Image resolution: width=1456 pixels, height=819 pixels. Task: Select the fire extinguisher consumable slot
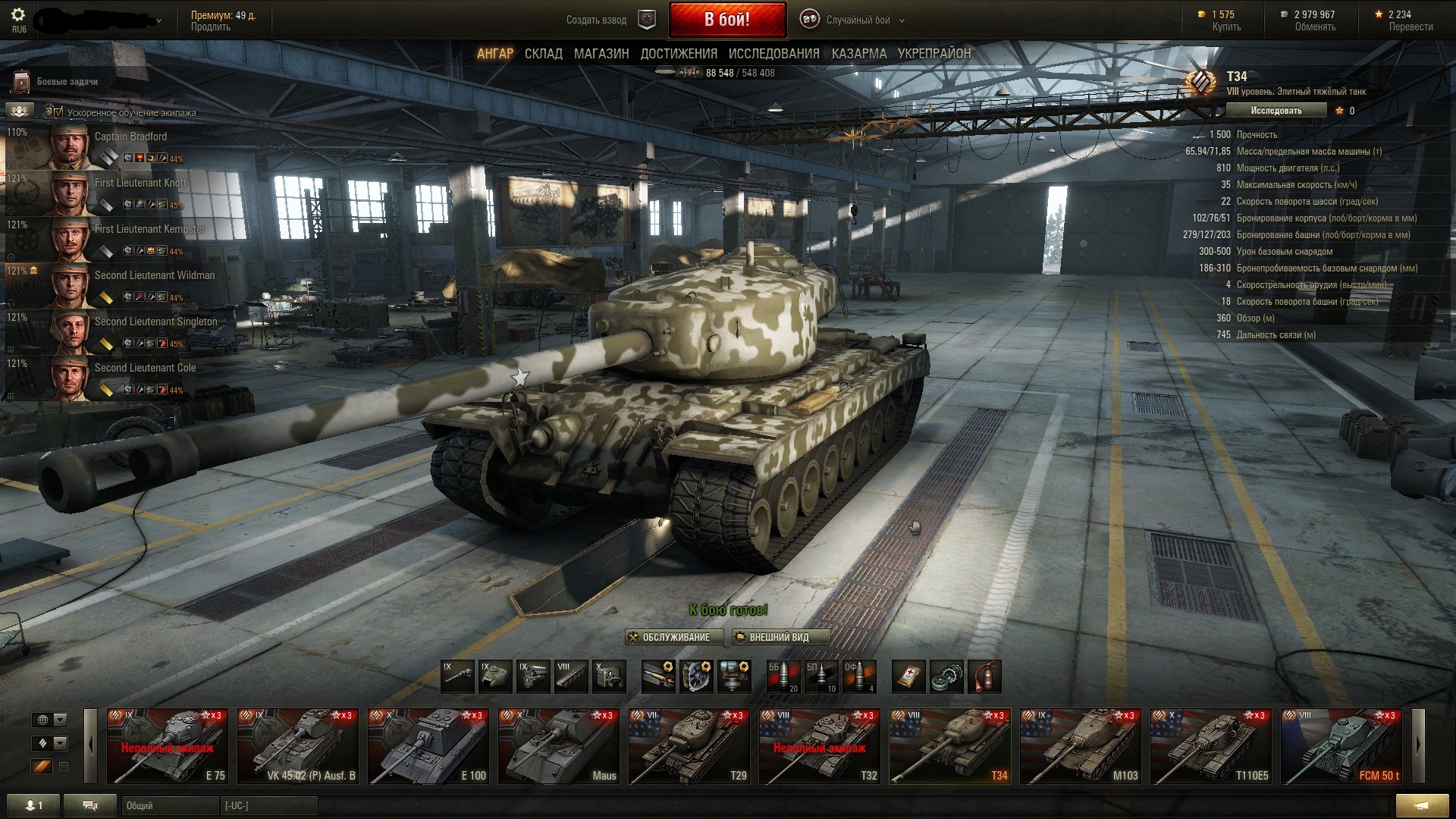point(984,676)
